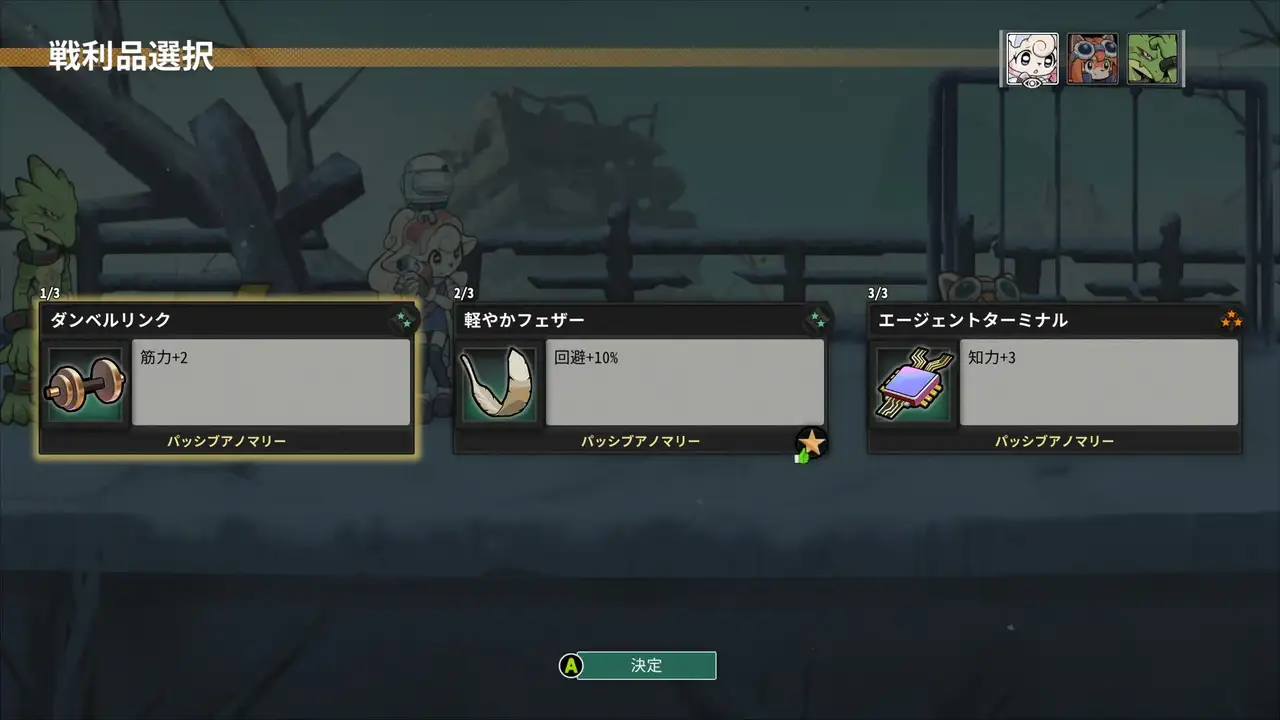Choose the 軽やかフェザー reward card
This screenshot has height=720, width=1280.
point(641,380)
